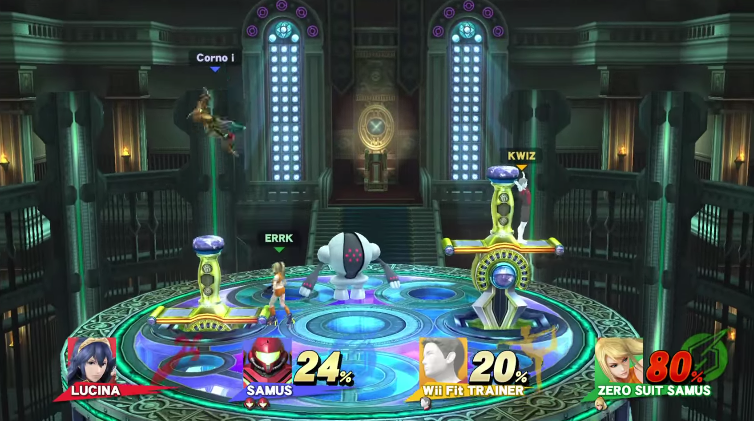This screenshot has width=754, height=421.
Task: Select Lucina's character portrait
Action: tap(91, 359)
